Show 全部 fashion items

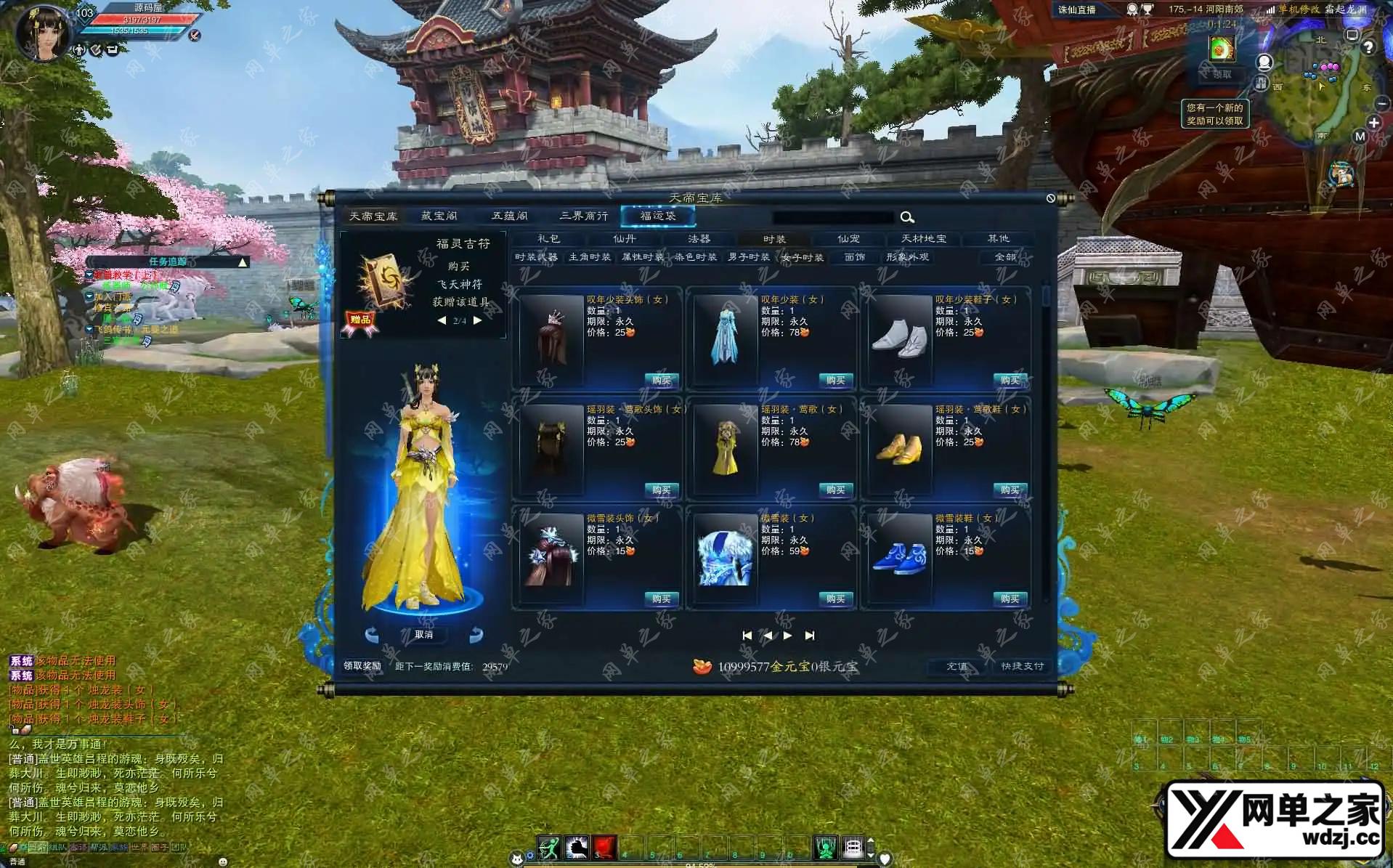coord(1005,257)
